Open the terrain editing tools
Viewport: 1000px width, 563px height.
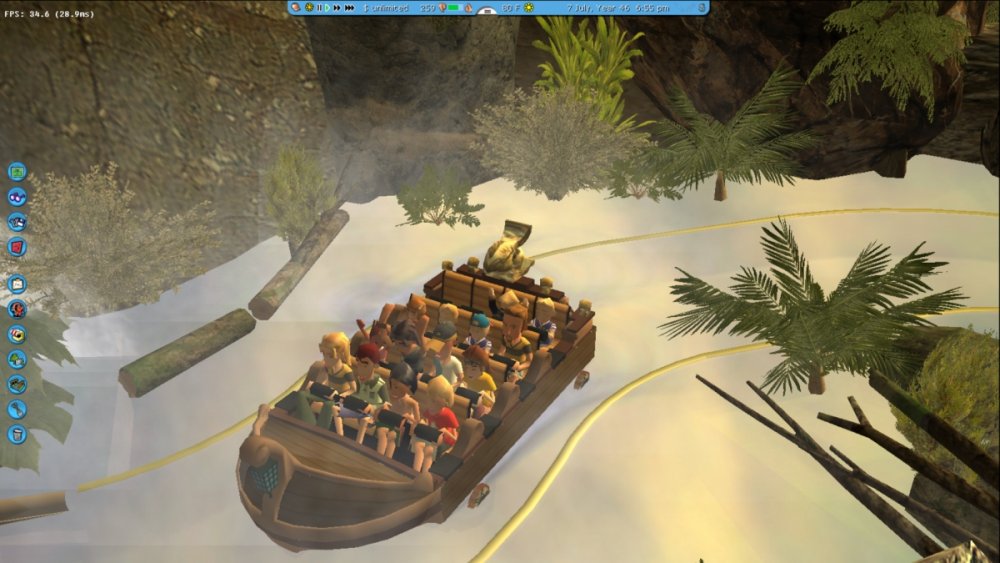pos(17,384)
